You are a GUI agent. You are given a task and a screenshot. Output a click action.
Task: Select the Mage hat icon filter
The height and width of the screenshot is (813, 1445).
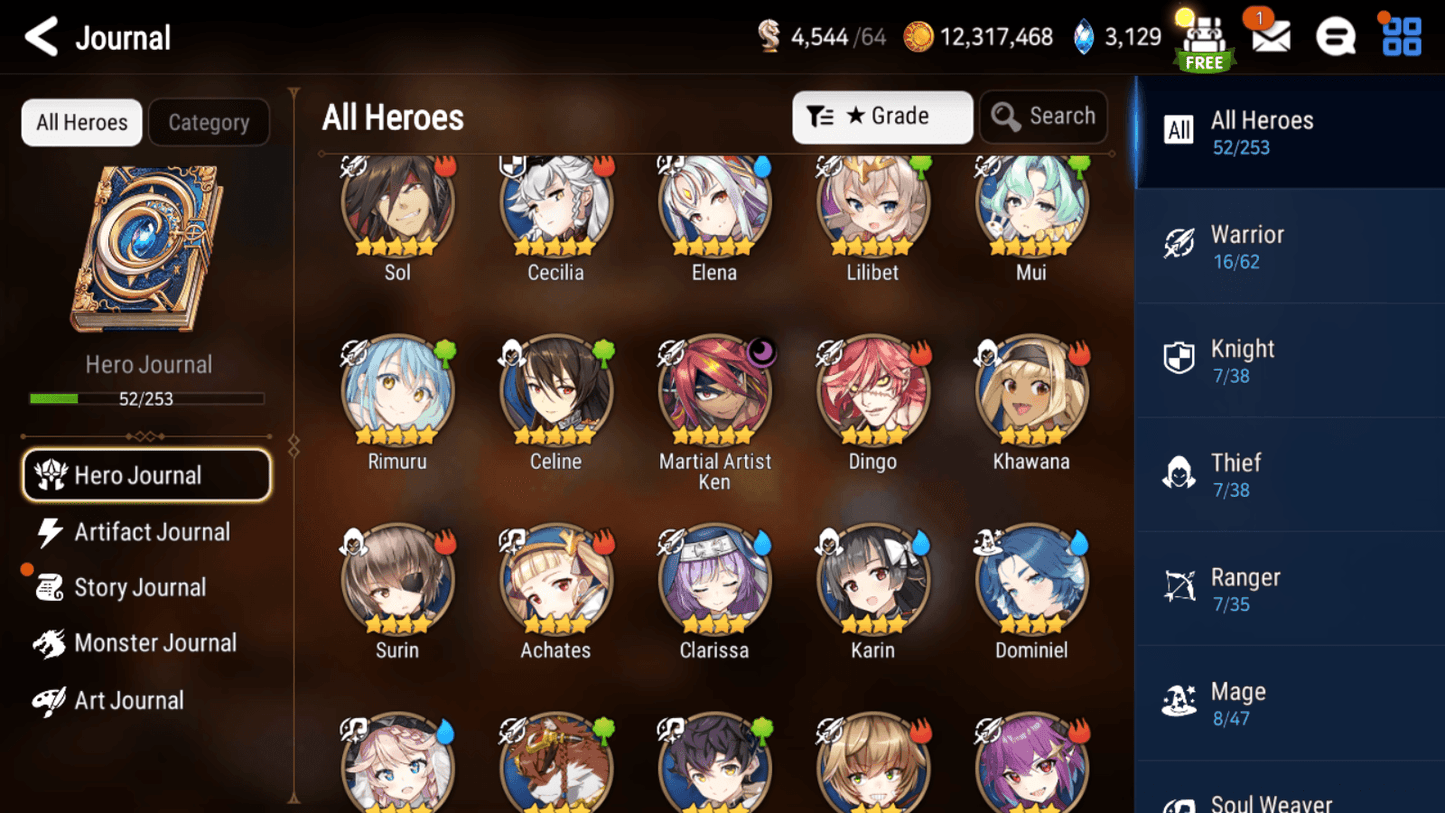pyautogui.click(x=1180, y=702)
